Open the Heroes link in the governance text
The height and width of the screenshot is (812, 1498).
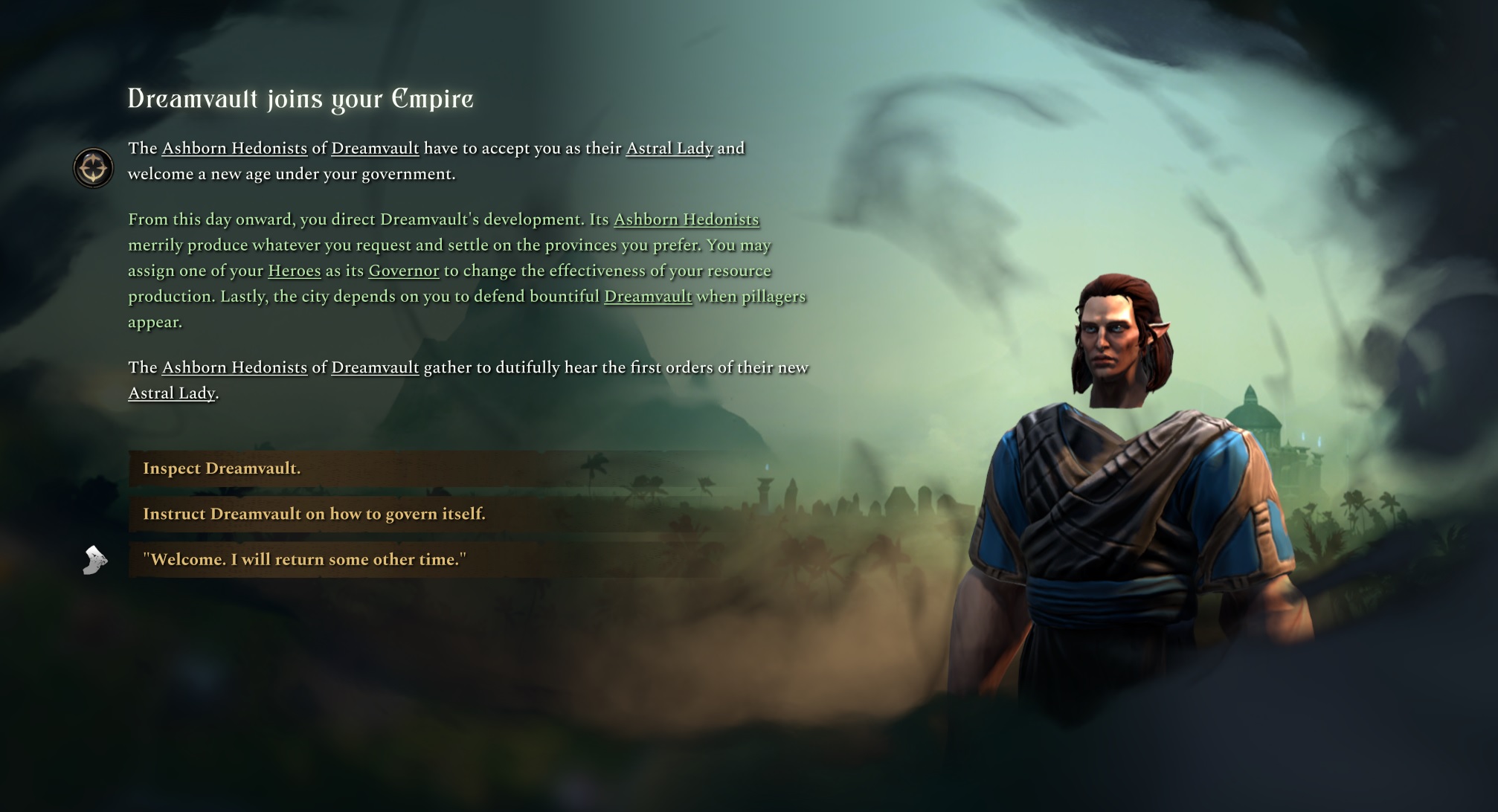pyautogui.click(x=294, y=271)
